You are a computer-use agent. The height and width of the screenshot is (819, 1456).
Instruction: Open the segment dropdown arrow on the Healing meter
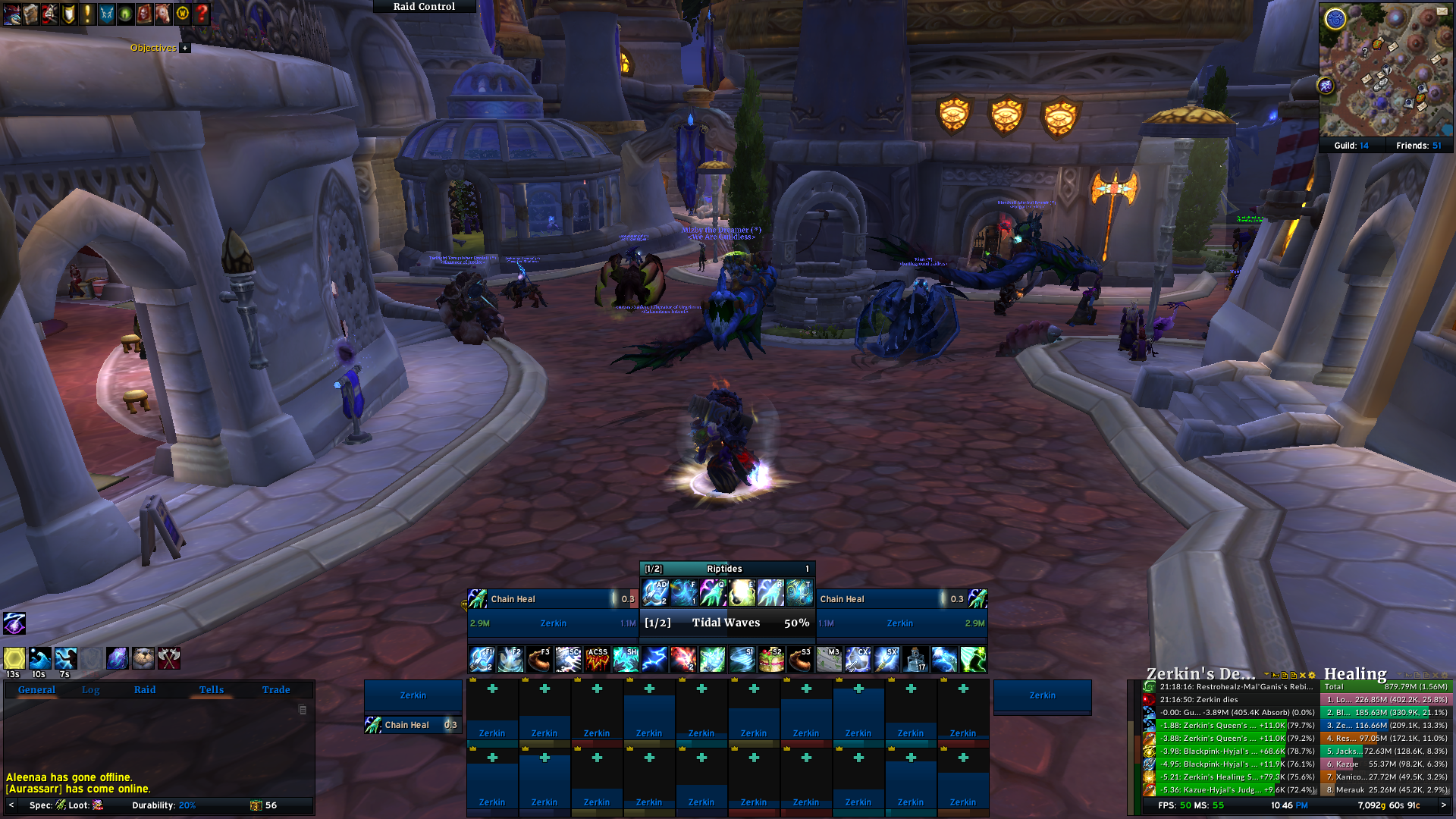[1400, 675]
